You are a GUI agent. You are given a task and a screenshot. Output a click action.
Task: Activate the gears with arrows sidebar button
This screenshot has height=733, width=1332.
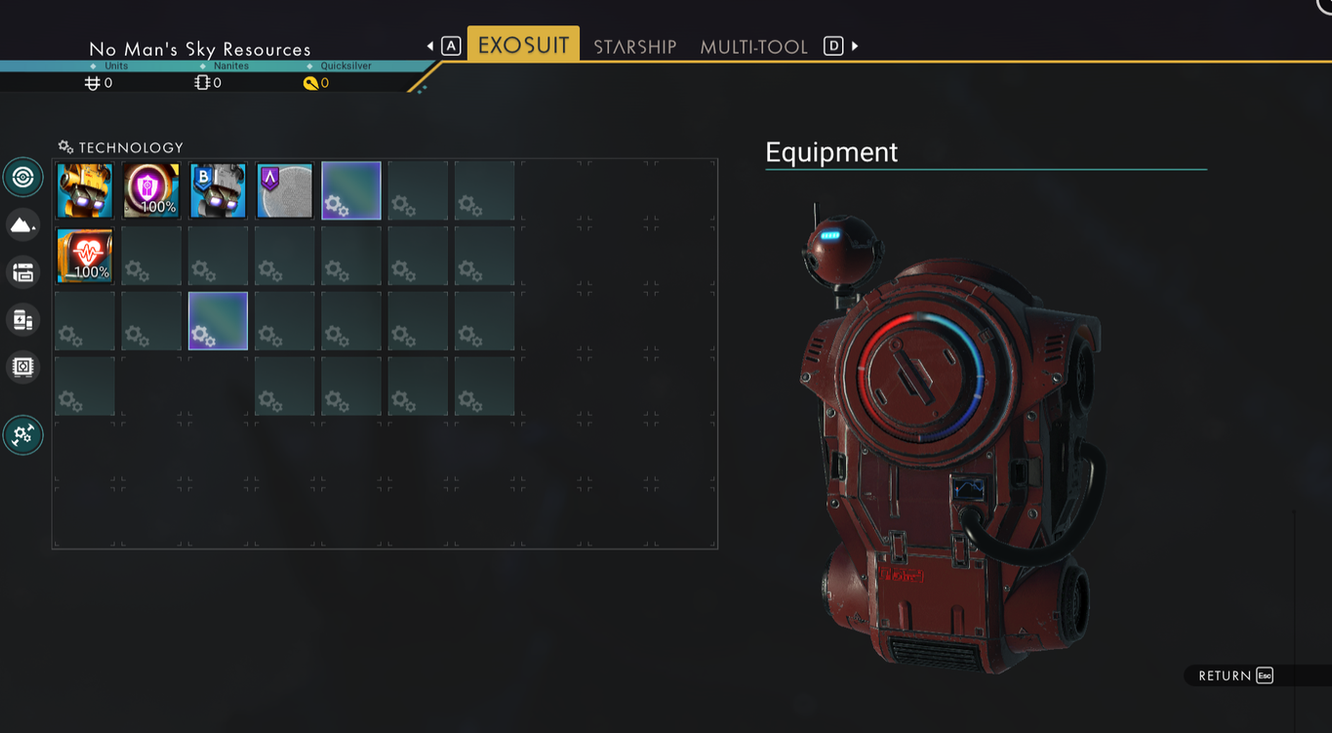coord(23,435)
